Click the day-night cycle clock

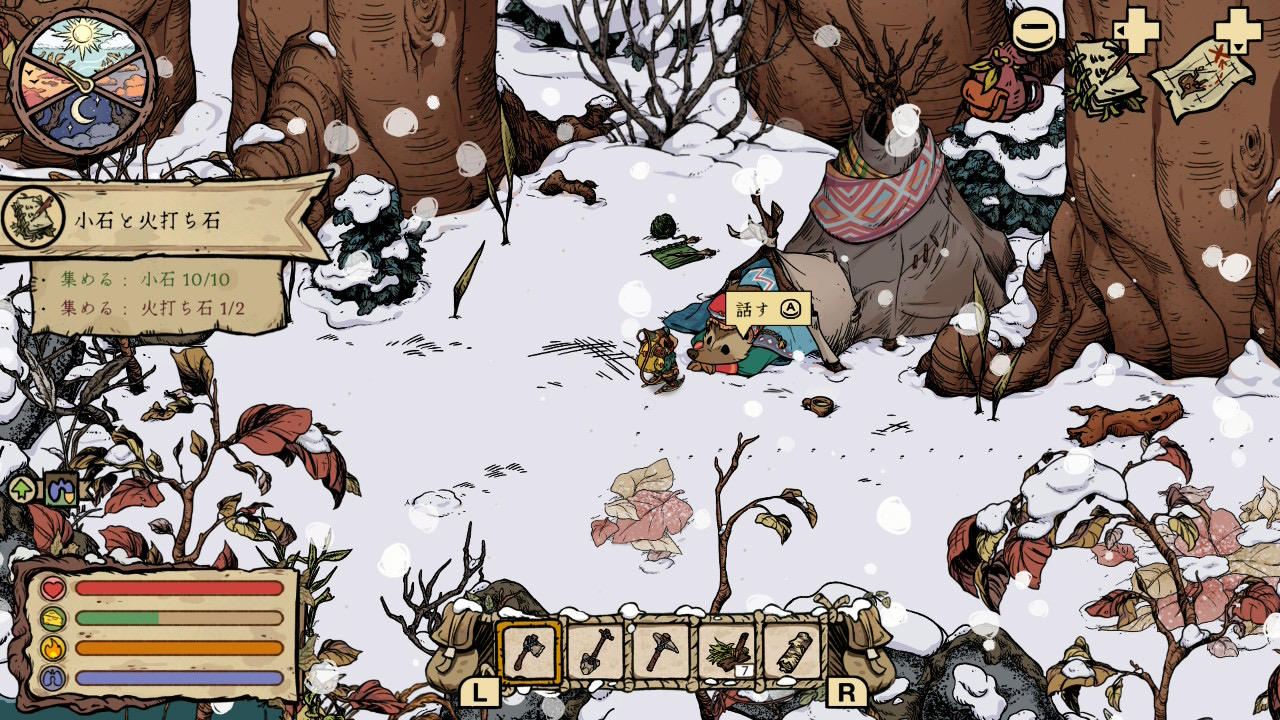pyautogui.click(x=82, y=82)
